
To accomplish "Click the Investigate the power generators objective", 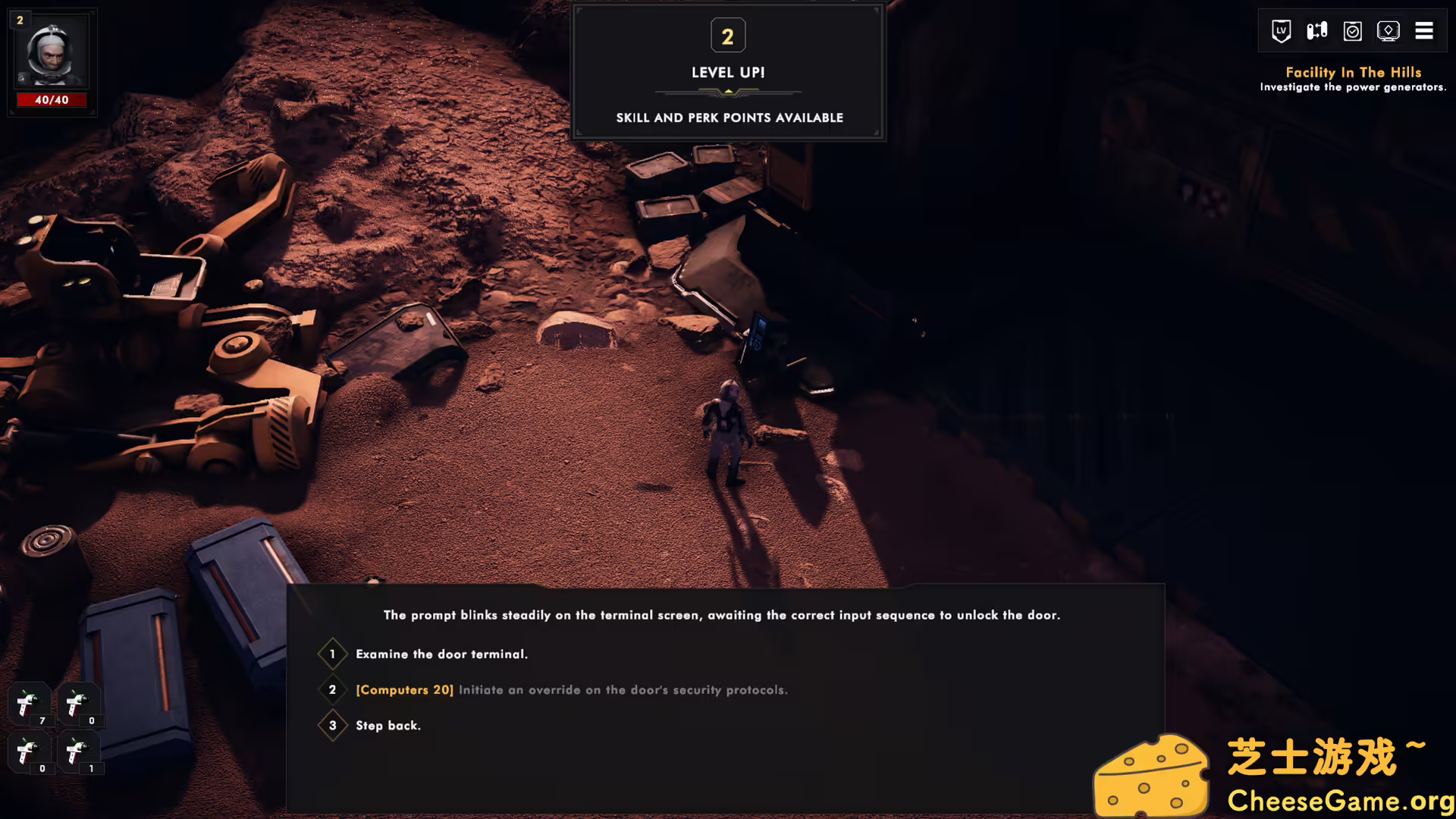I will coord(1353,87).
